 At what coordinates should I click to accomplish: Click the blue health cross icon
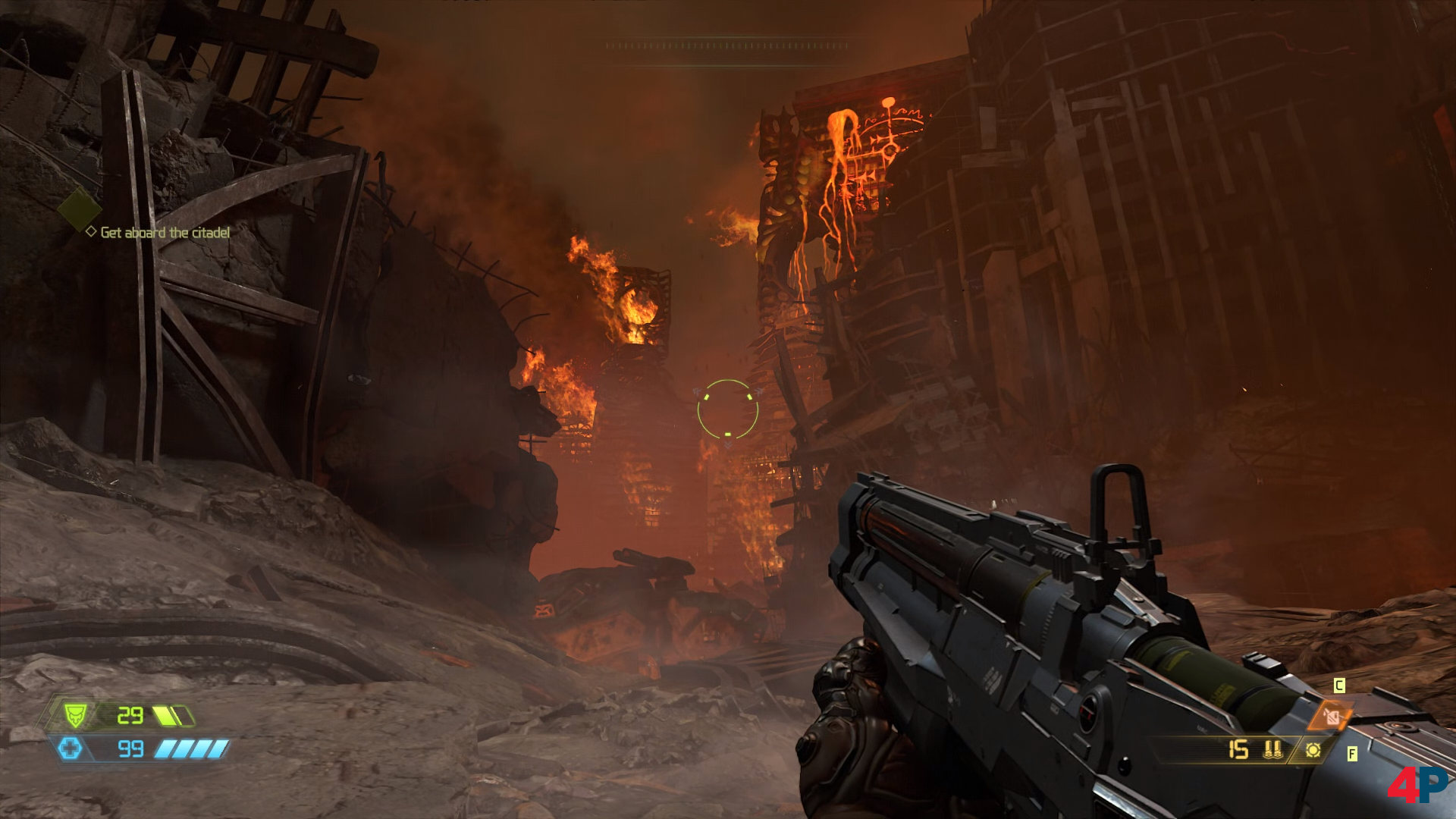(x=71, y=749)
